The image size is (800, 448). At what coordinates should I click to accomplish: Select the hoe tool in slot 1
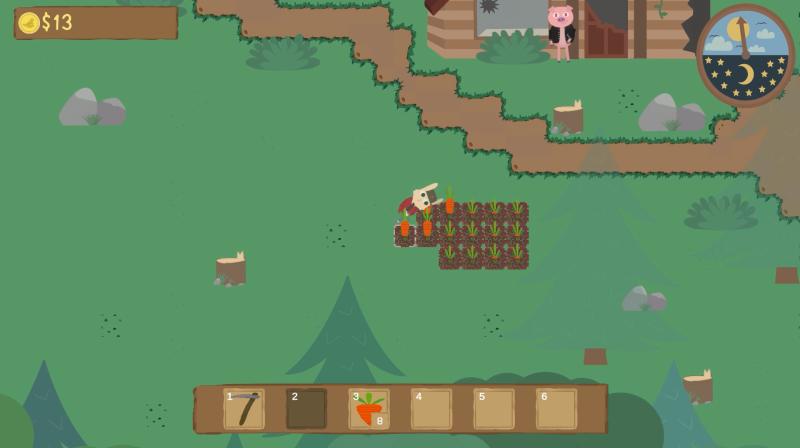pyautogui.click(x=244, y=409)
